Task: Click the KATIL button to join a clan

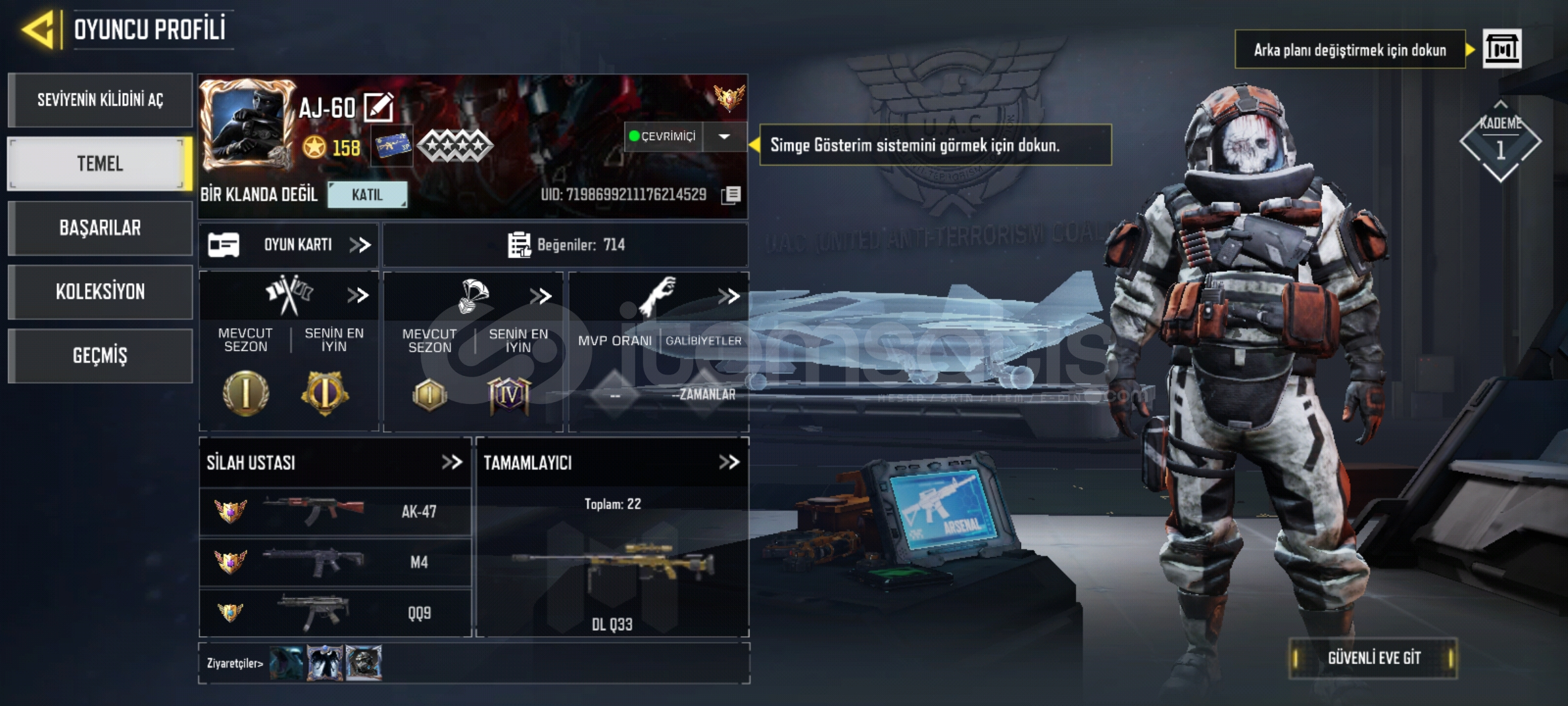Action: (368, 195)
